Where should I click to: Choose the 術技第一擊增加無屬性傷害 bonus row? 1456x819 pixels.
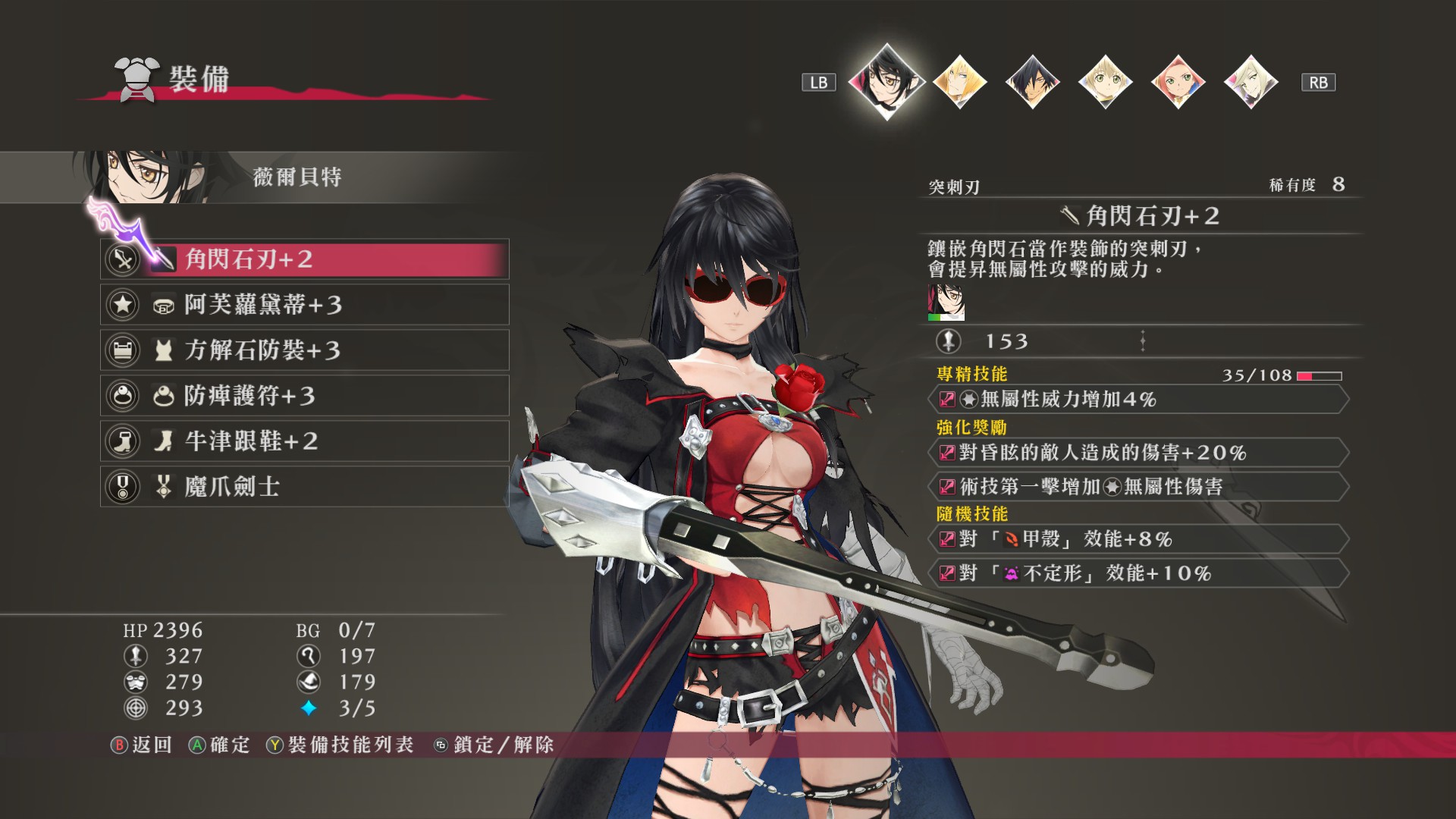pyautogui.click(x=1137, y=487)
